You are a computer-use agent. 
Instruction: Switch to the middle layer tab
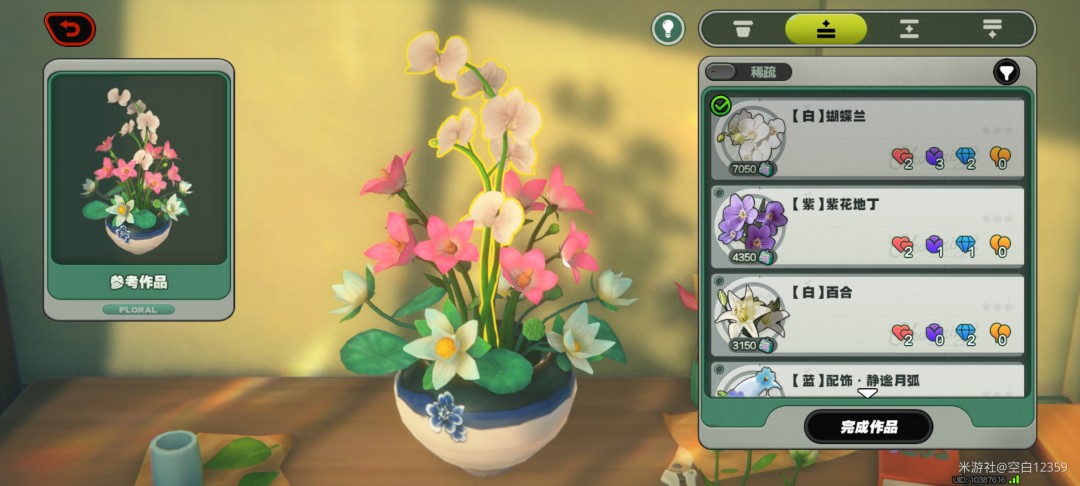tap(908, 28)
